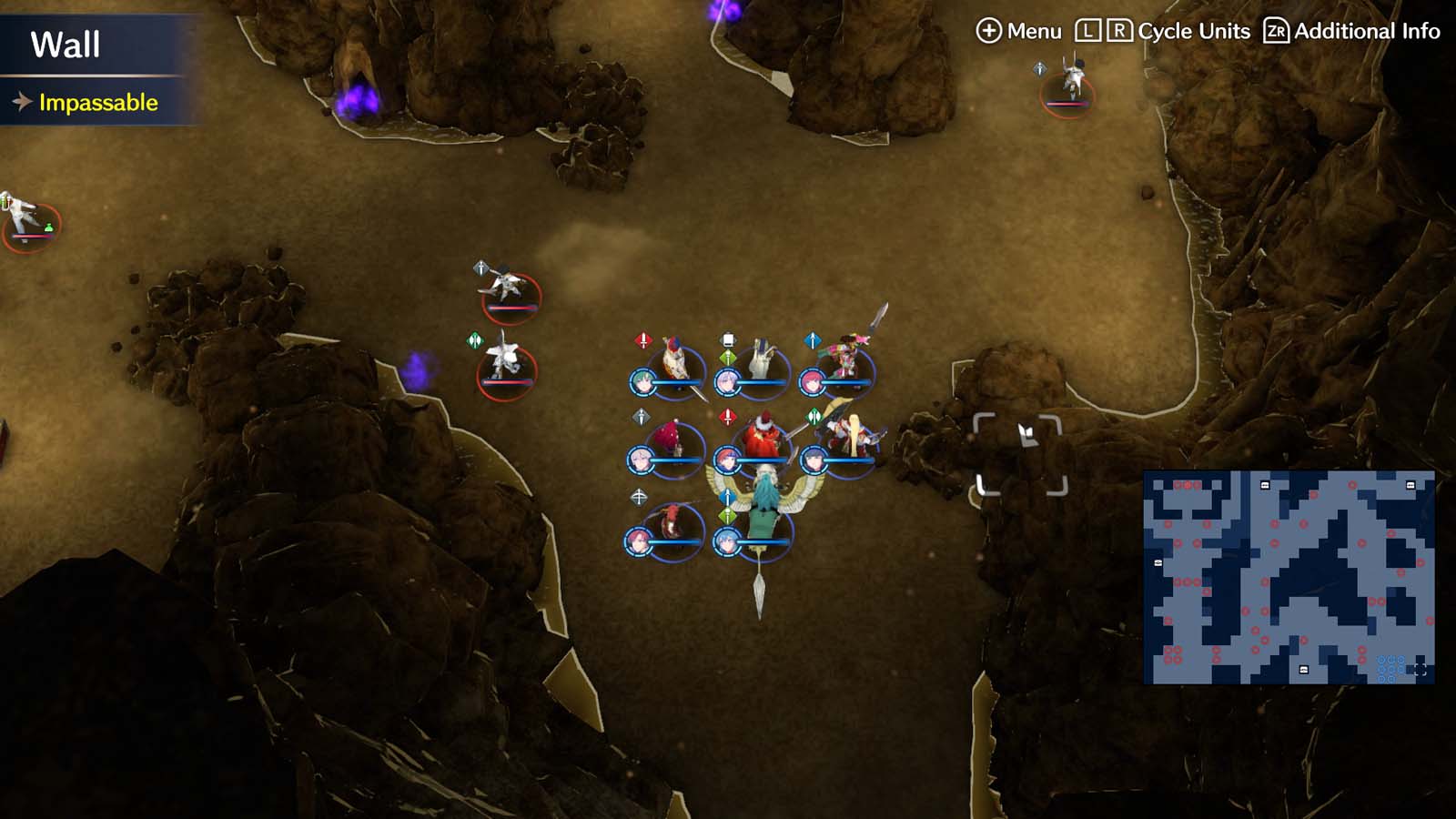Screen dimensions: 1456x819
Task: Open the Menu via its label text
Action: (x=1033, y=30)
